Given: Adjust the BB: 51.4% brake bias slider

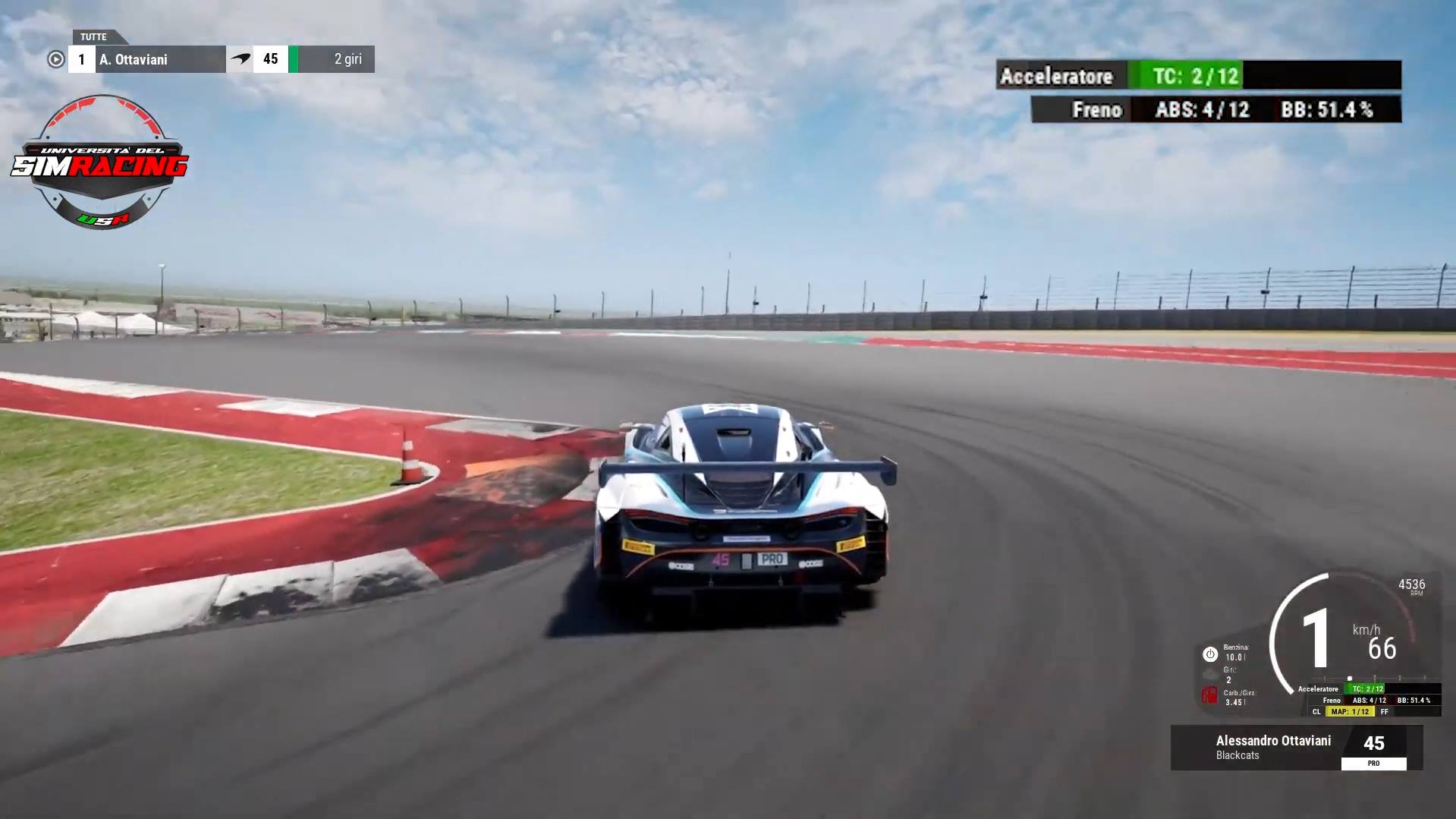Looking at the screenshot, I should click(x=1340, y=109).
